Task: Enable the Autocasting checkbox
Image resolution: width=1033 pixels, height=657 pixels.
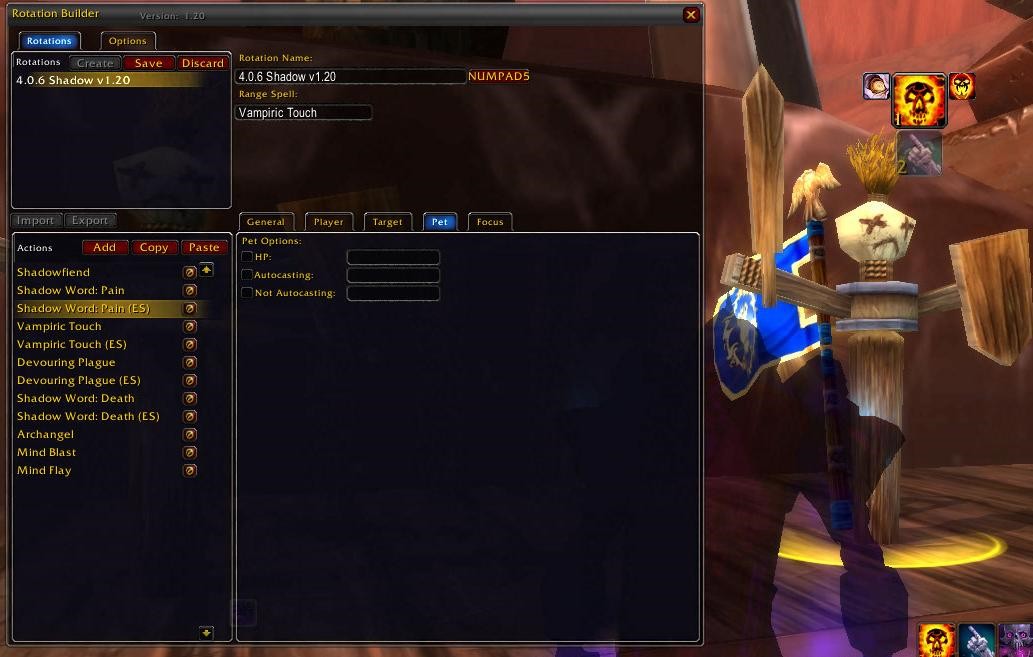Action: tap(248, 275)
